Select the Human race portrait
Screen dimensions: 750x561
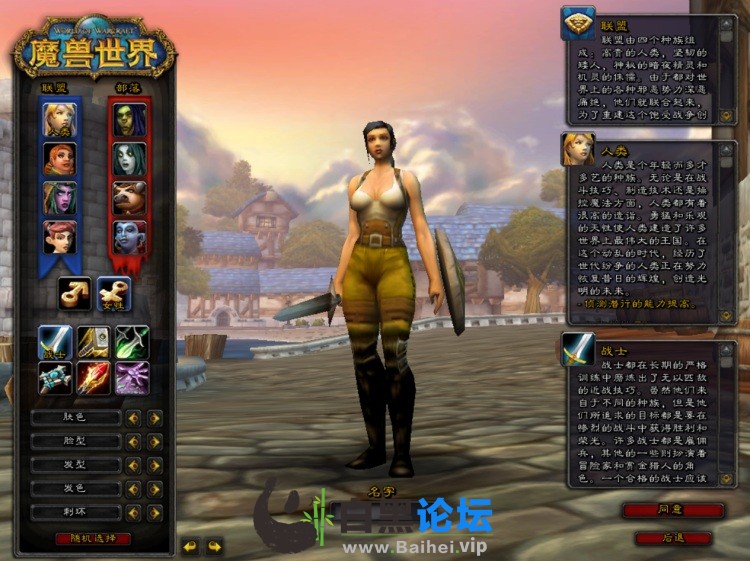[x=59, y=120]
